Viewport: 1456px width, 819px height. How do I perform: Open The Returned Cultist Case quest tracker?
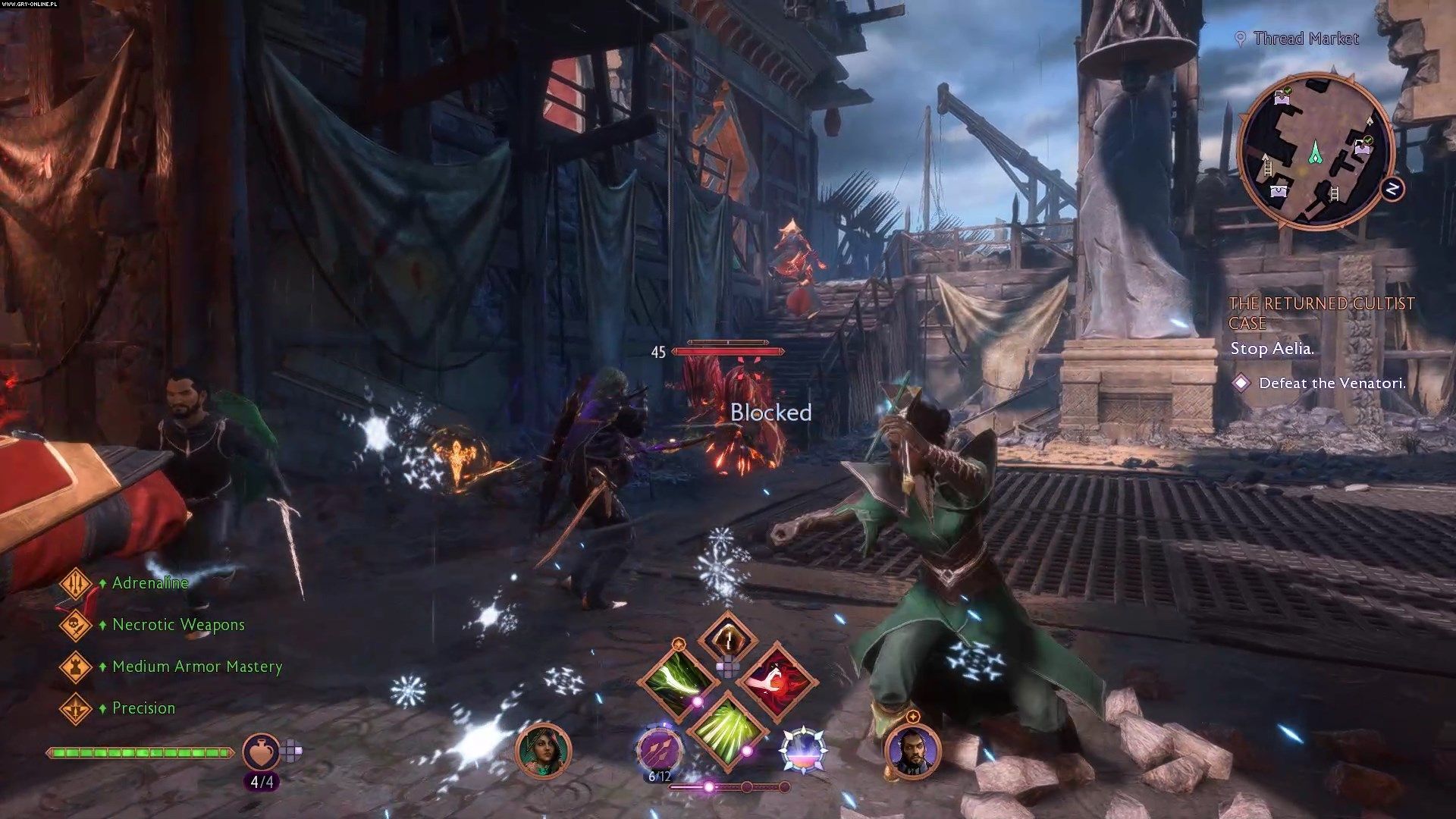[1321, 313]
